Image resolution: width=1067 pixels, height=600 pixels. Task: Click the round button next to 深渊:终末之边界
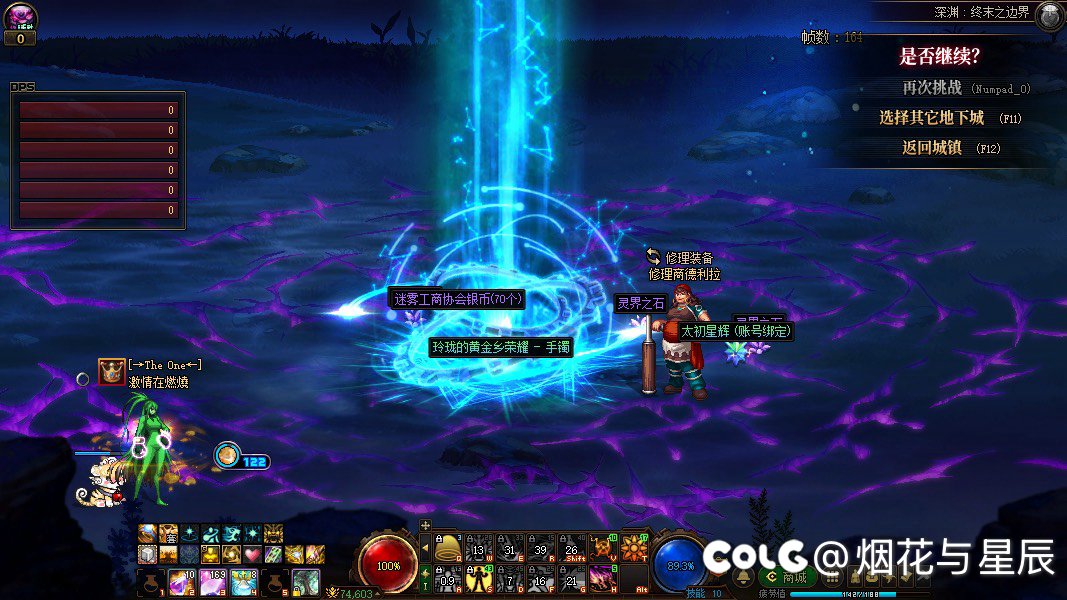click(x=1050, y=15)
